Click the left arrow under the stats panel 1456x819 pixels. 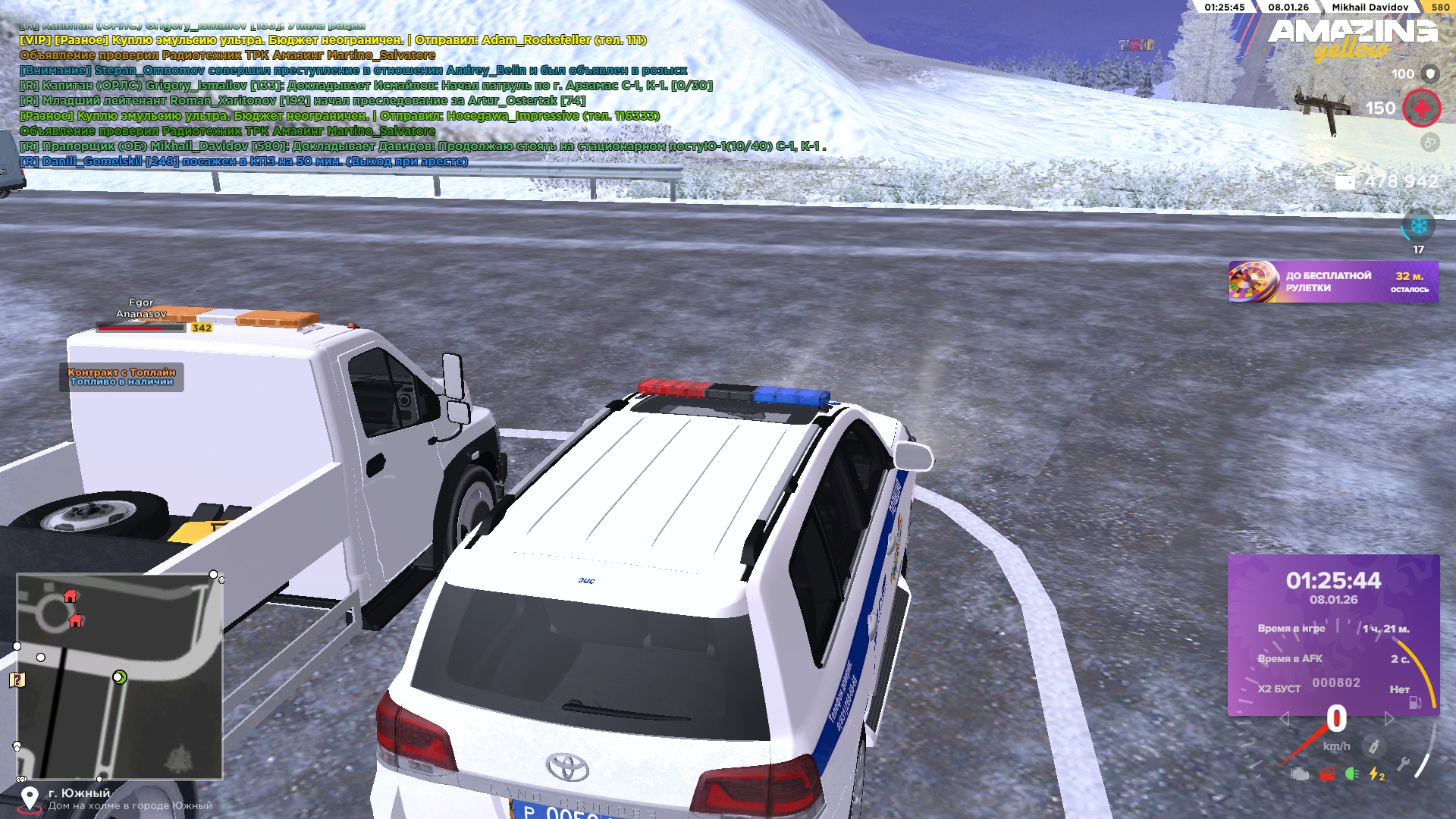point(1284,718)
